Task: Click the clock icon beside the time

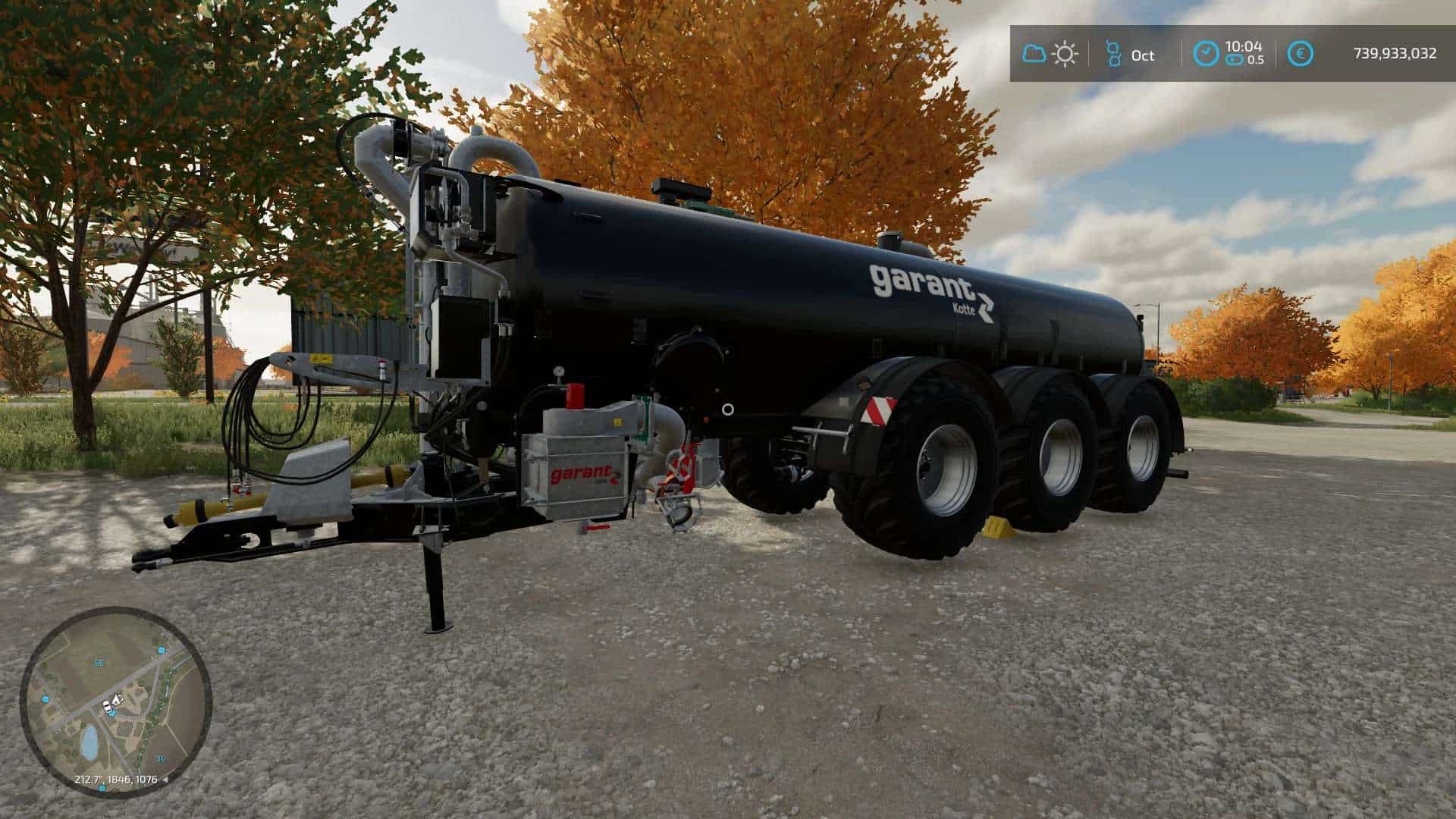Action: pos(1205,54)
